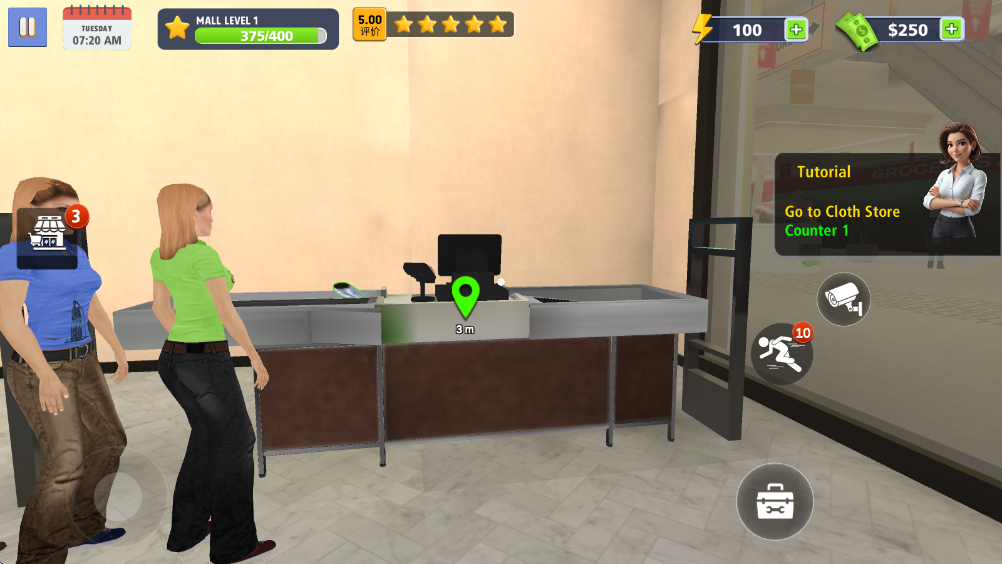Open the Mall Level 1 progress panel

point(247,29)
